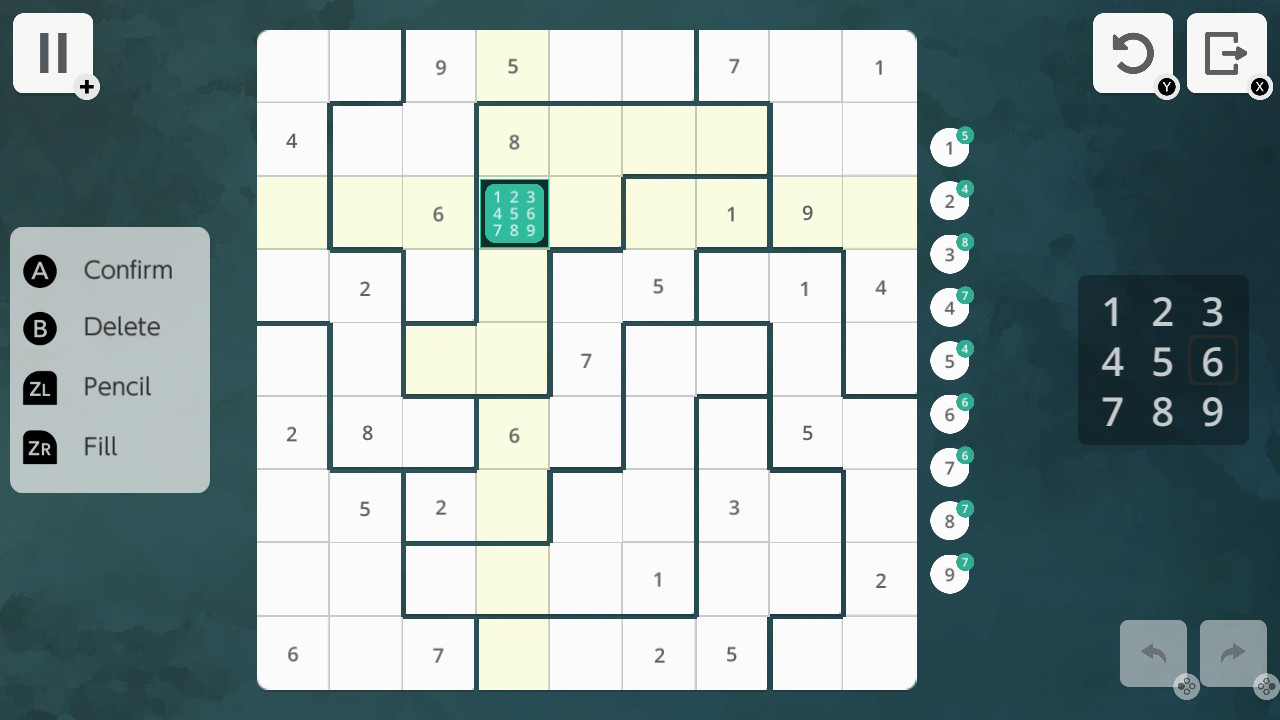The image size is (1280, 720).
Task: Click the ZR Fill control icon
Action: pyautogui.click(x=40, y=447)
